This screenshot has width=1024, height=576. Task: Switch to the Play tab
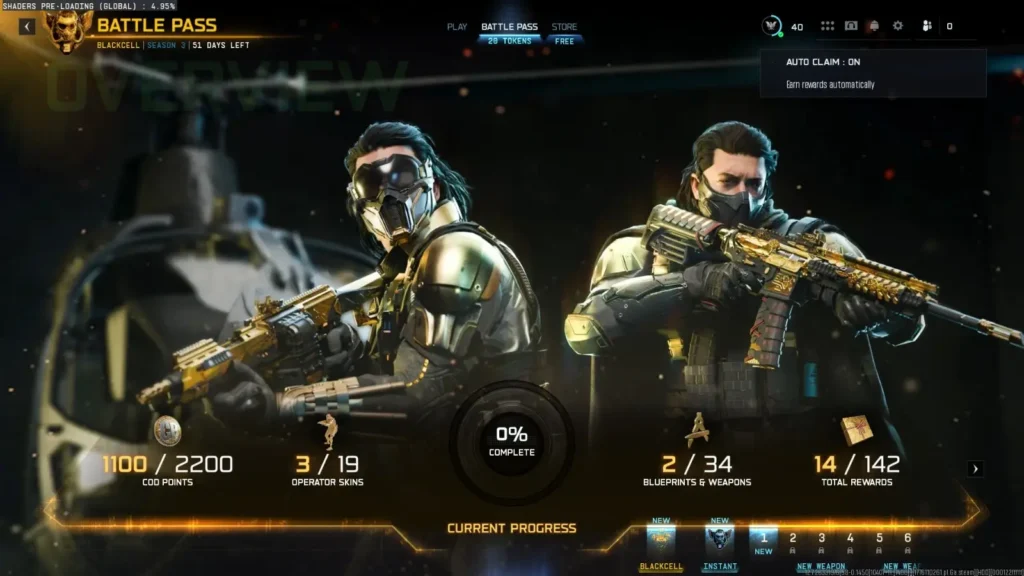click(457, 27)
